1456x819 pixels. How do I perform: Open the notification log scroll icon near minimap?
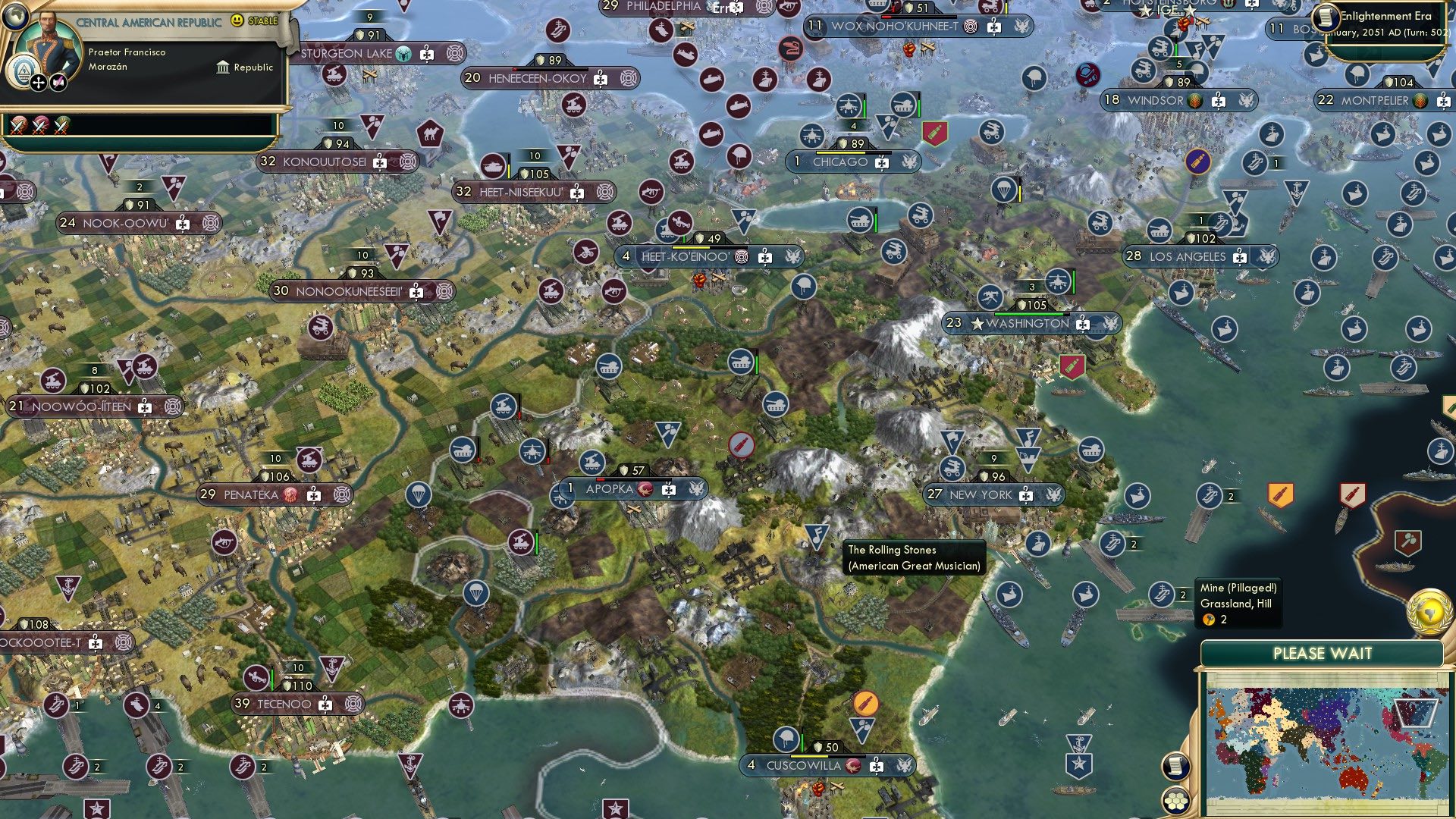pyautogui.click(x=1176, y=765)
